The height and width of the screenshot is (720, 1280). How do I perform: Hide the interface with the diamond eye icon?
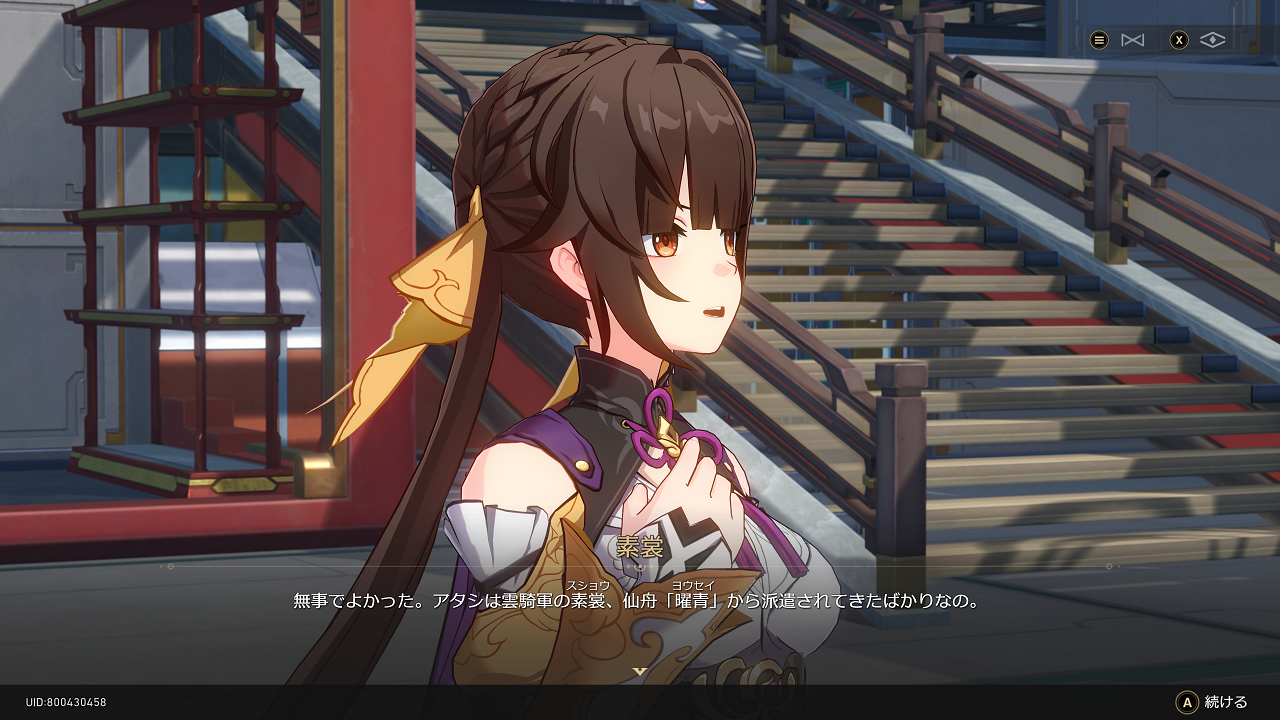pyautogui.click(x=1212, y=40)
